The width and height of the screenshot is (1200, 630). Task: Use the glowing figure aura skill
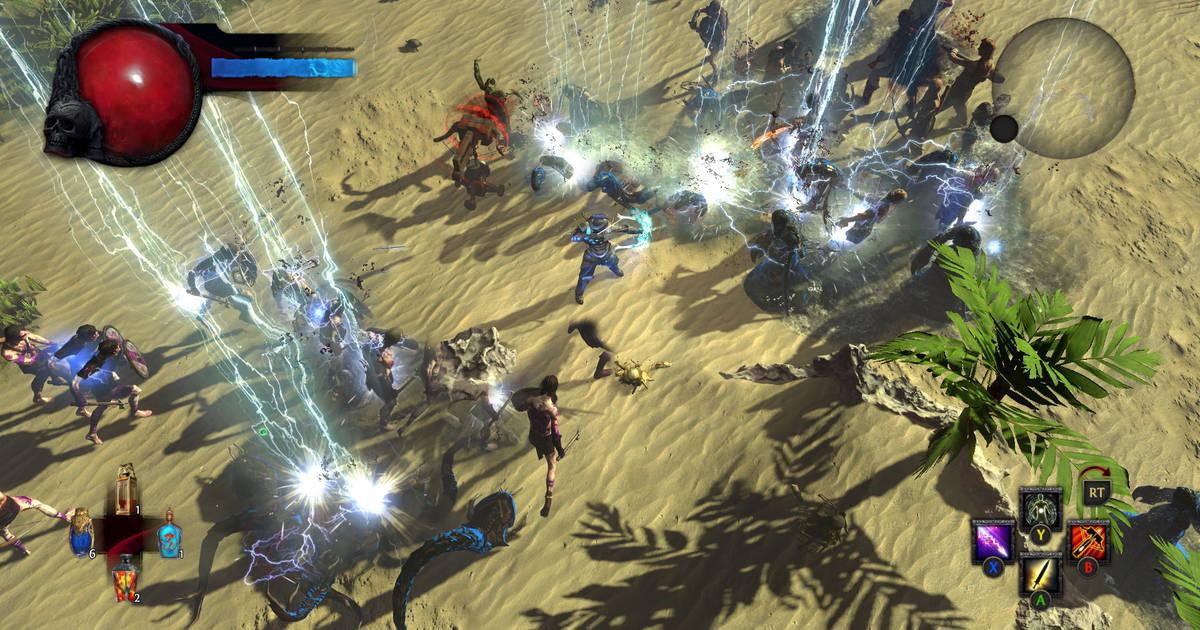pyautogui.click(x=1039, y=507)
